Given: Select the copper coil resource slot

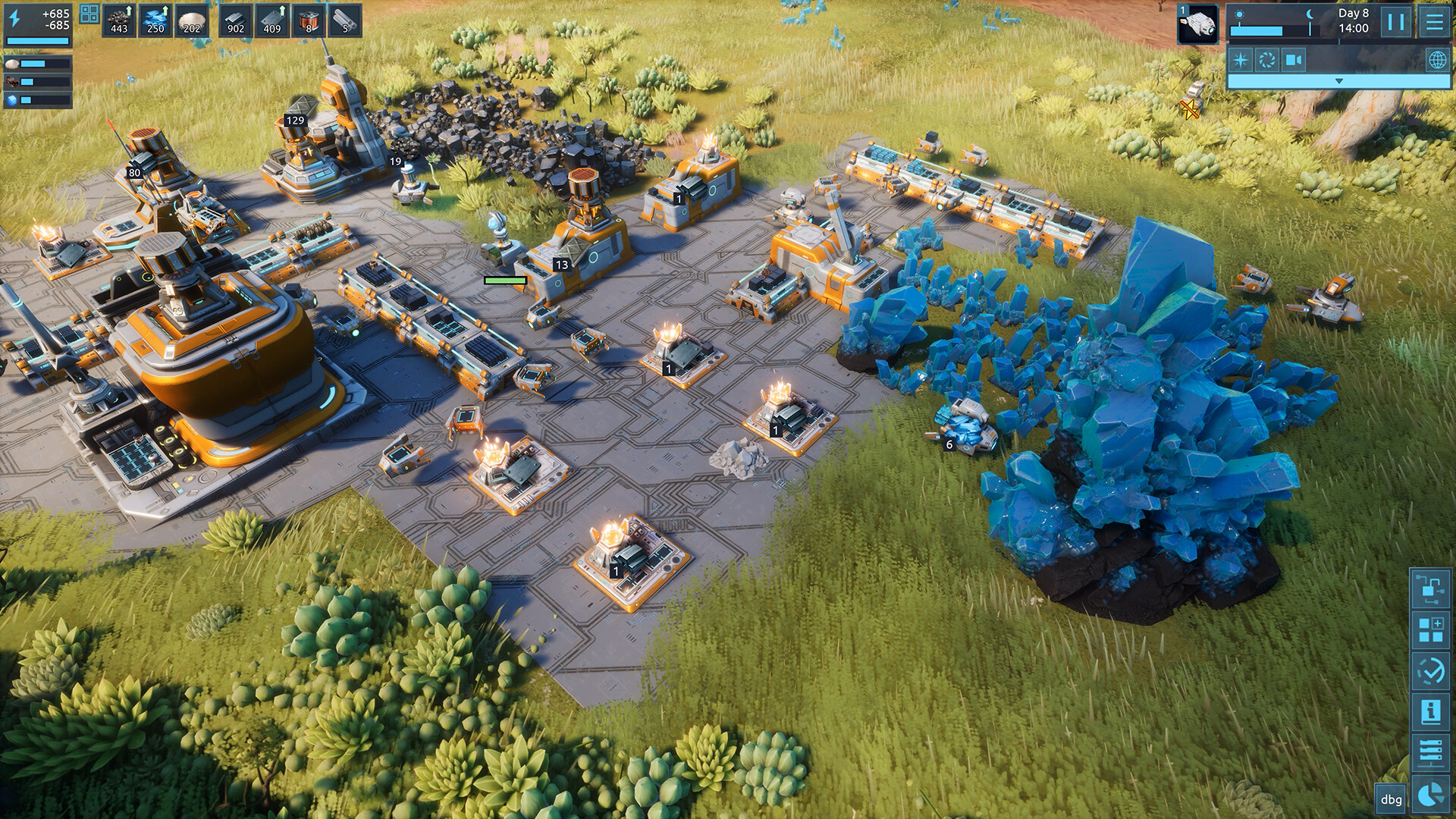Looking at the screenshot, I should [309, 20].
